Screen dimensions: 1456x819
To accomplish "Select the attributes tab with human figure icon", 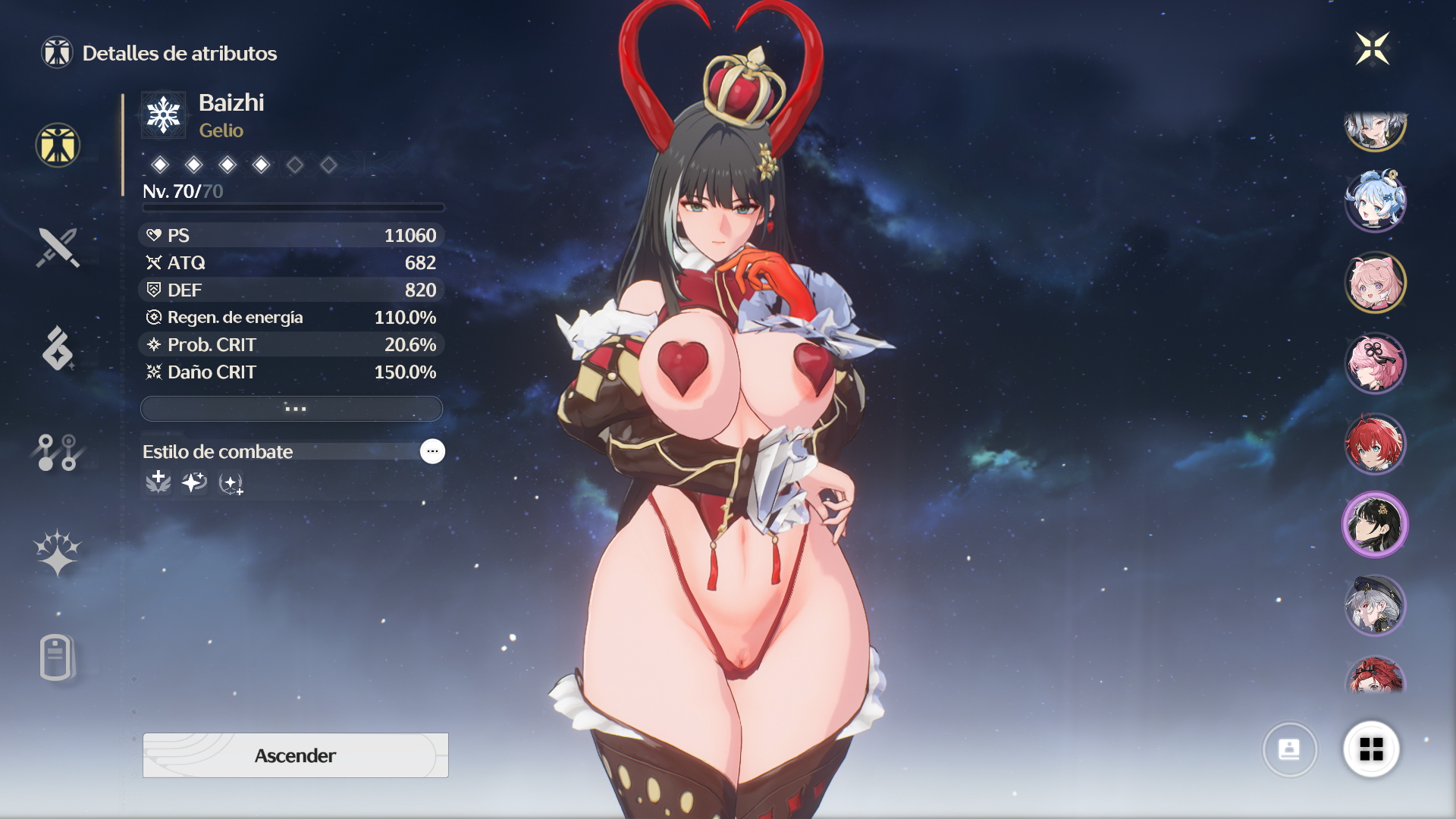I will 58,145.
